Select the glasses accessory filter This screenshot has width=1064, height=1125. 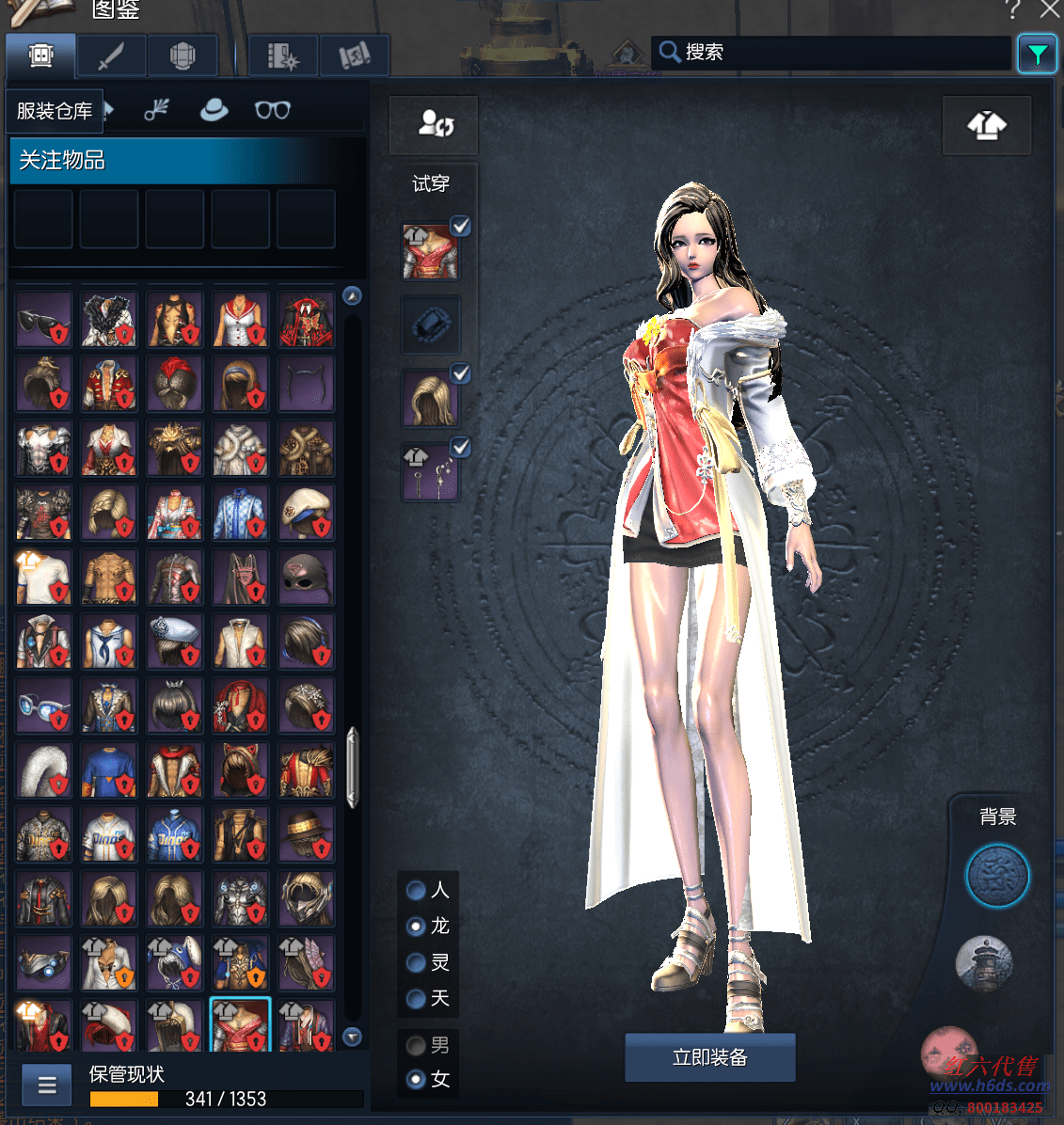(272, 110)
